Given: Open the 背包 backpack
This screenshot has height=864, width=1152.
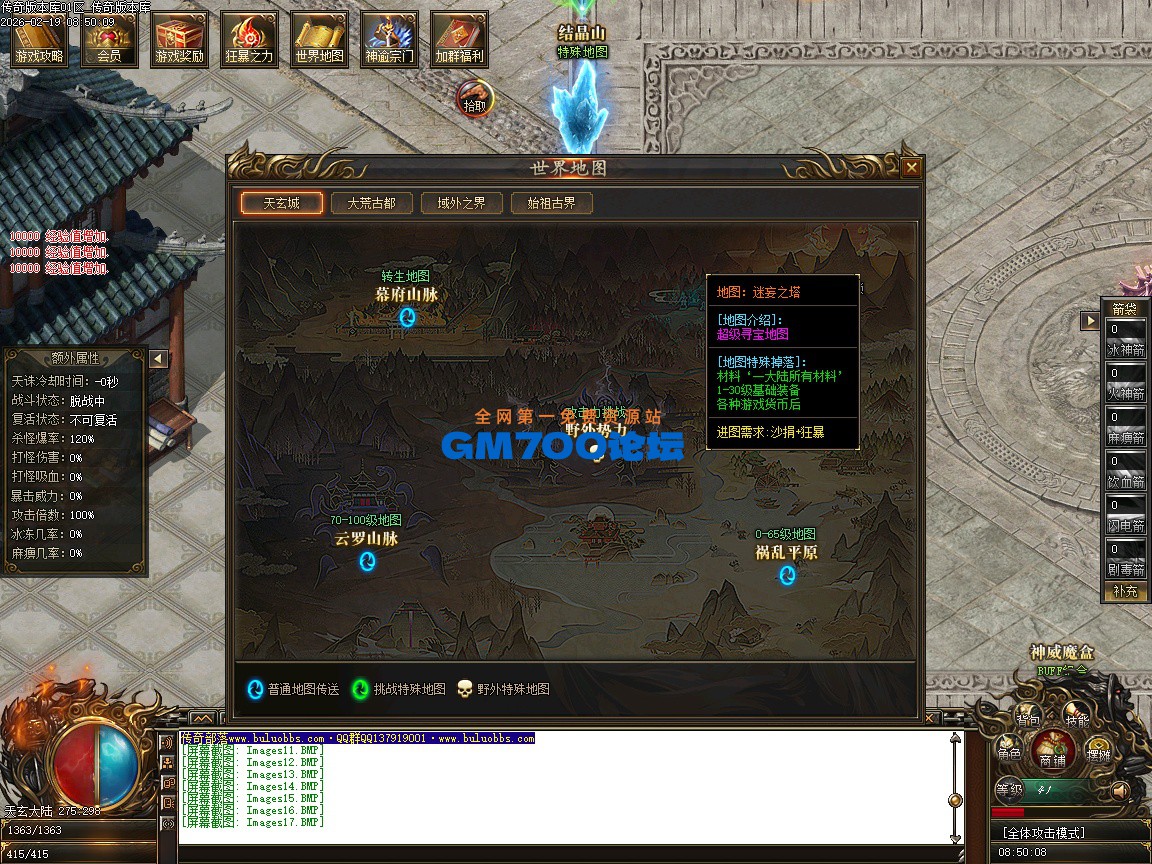Looking at the screenshot, I should tap(1028, 717).
